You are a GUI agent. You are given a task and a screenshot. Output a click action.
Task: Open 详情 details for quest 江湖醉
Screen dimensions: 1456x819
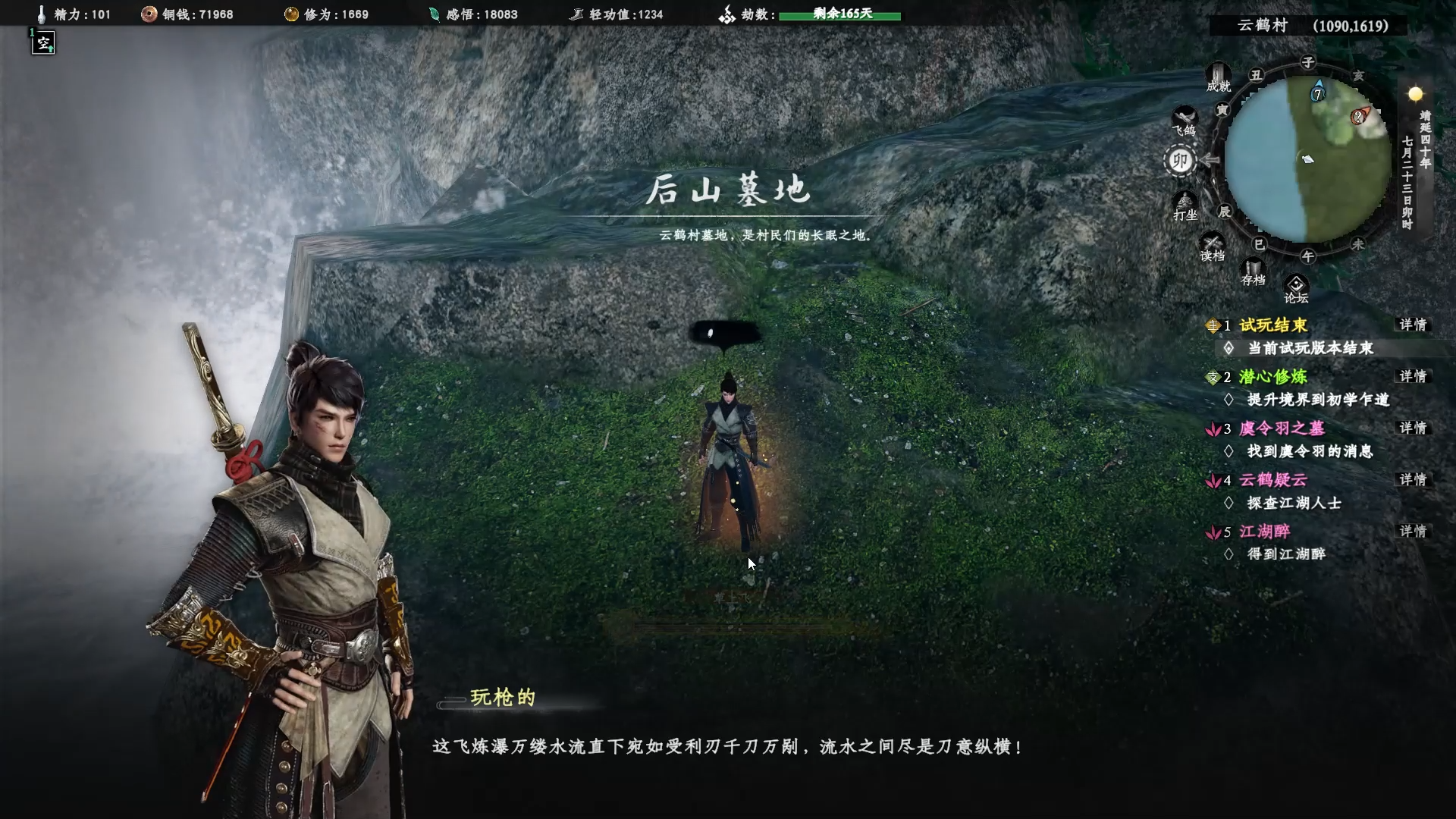(x=1413, y=531)
